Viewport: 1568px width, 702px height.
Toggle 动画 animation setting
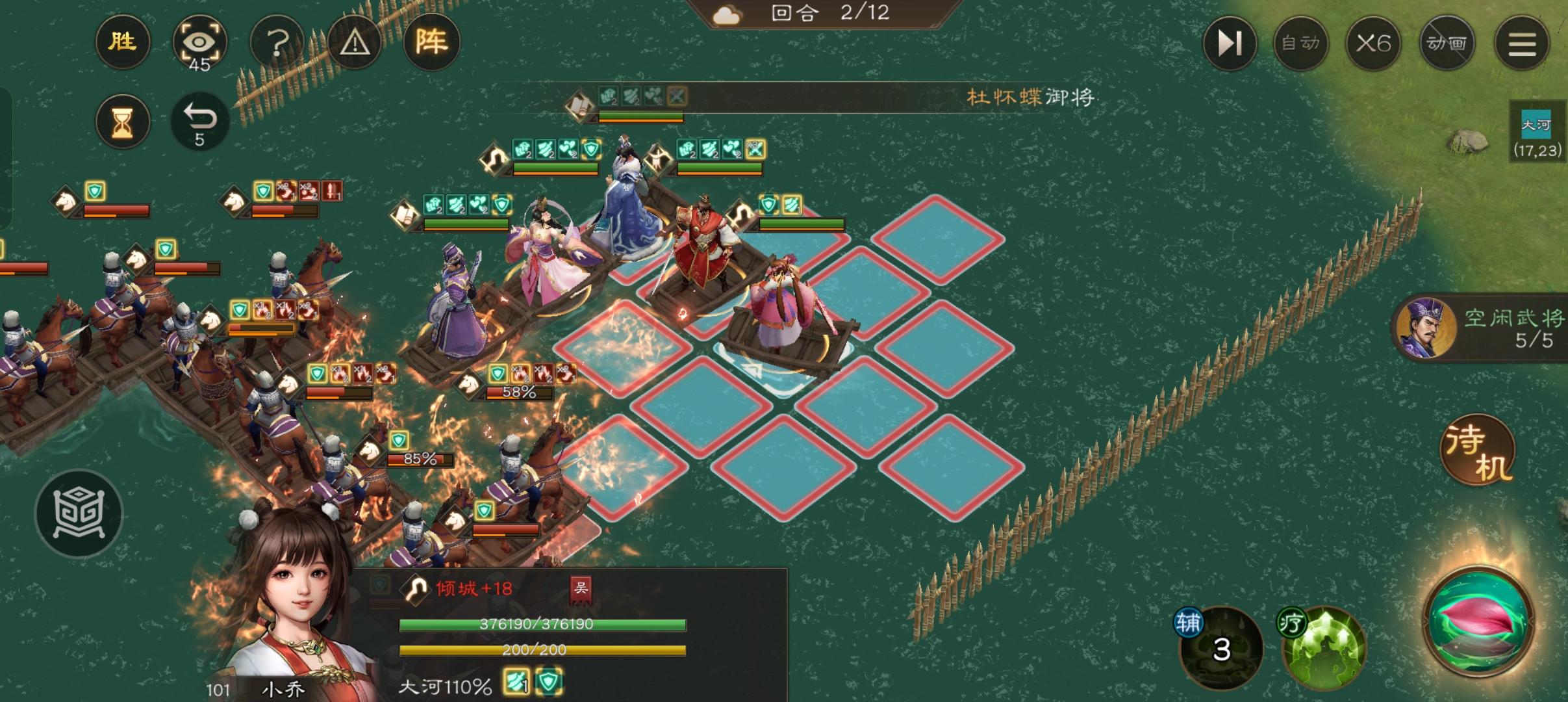1448,42
